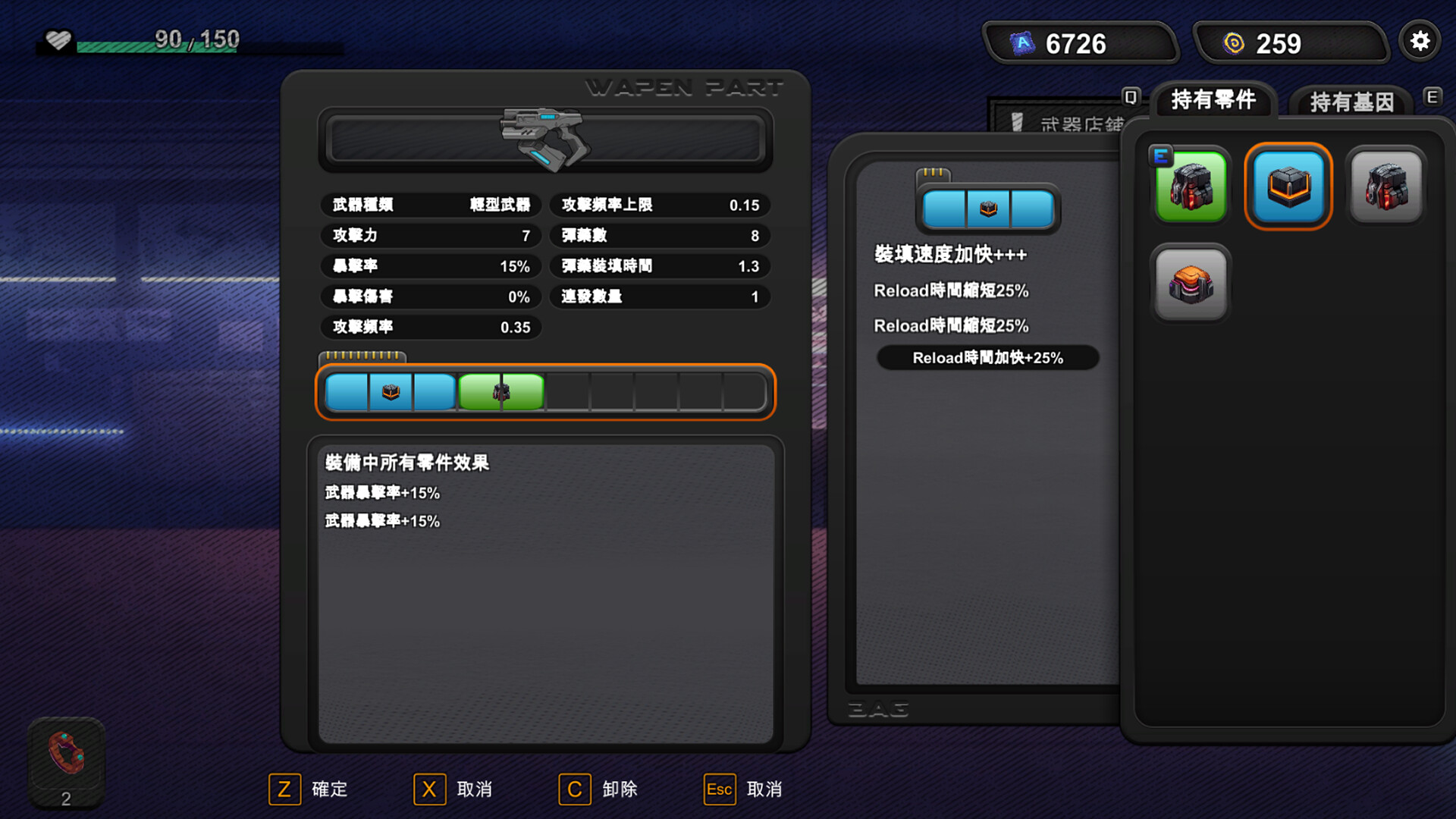Viewport: 1456px width, 819px height.
Task: Open the settings gear icon
Action: pos(1420,42)
